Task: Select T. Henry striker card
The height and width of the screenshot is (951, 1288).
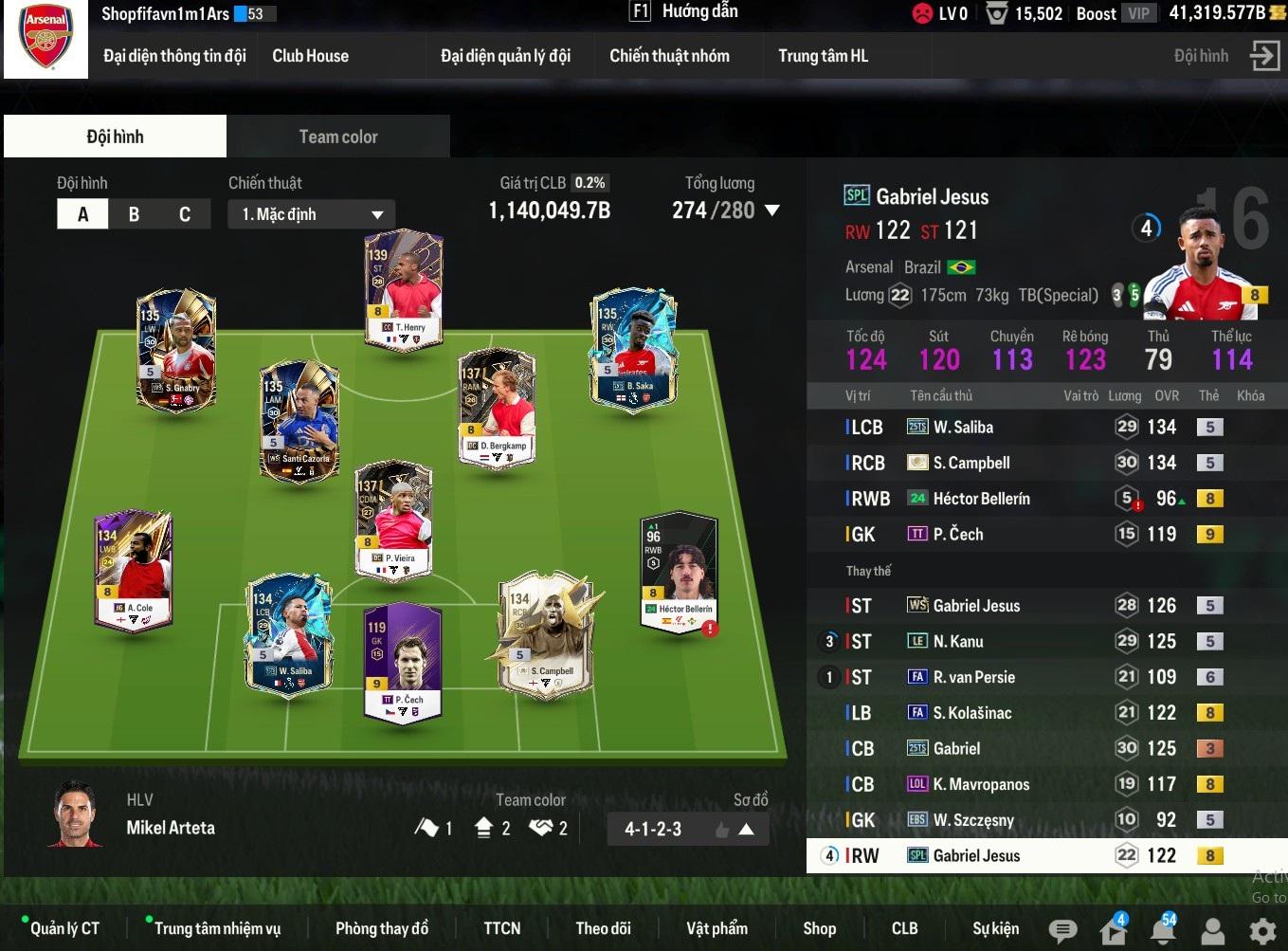Action: pos(405,289)
